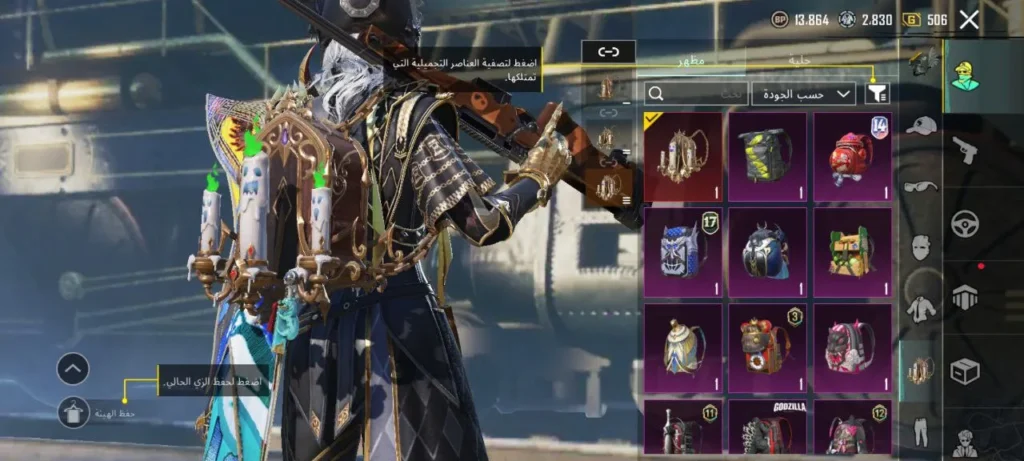Screen dimensions: 1024x461
Task: Select the equipped candelabra backpack
Action: (x=683, y=156)
